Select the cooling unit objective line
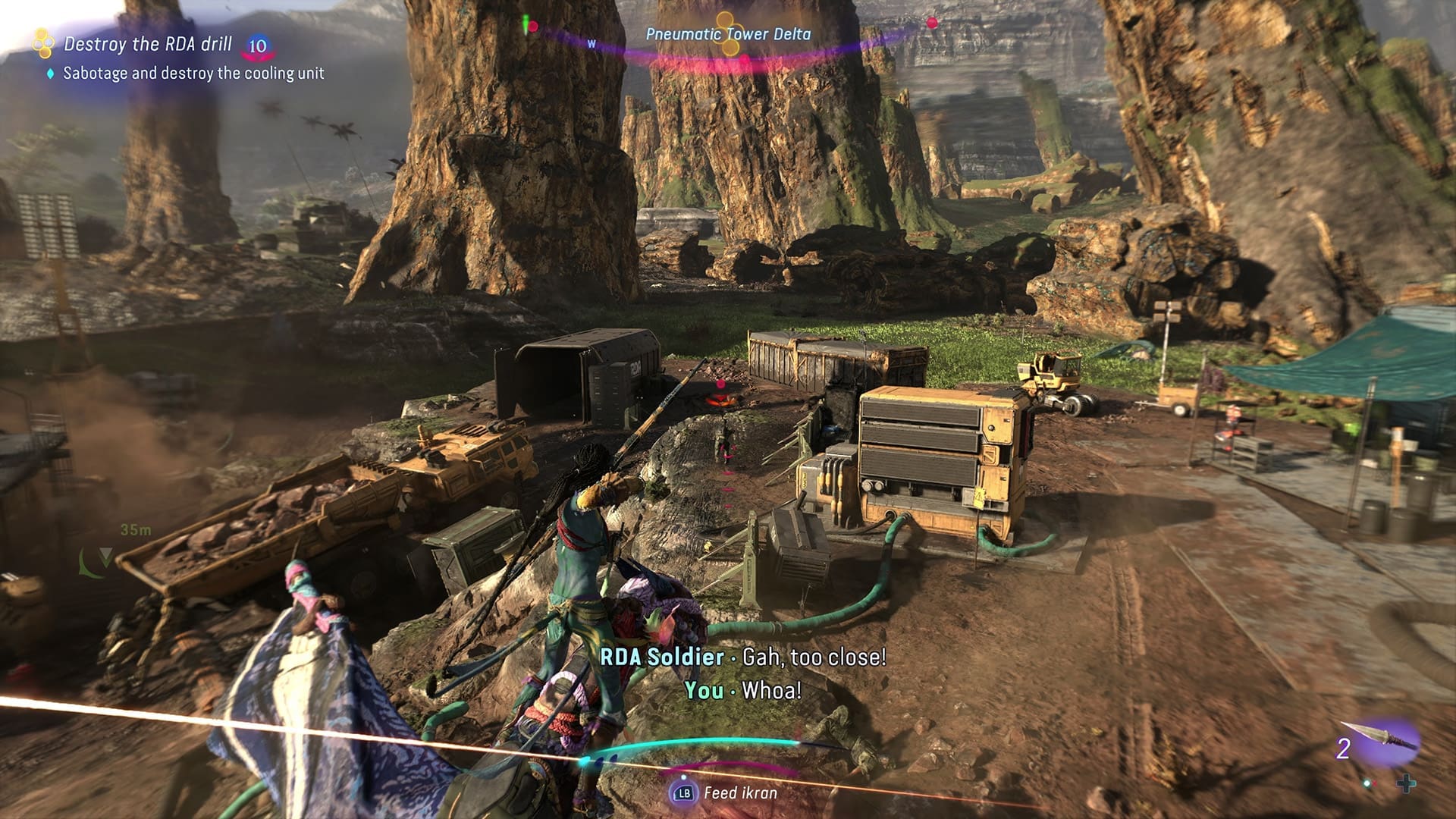The width and height of the screenshot is (1456, 819). pos(193,74)
